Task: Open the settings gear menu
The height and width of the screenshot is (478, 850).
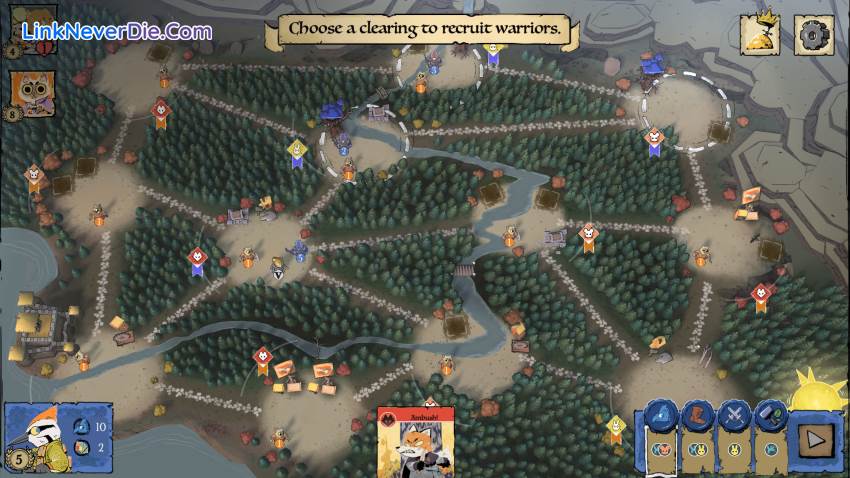Action: click(x=813, y=35)
